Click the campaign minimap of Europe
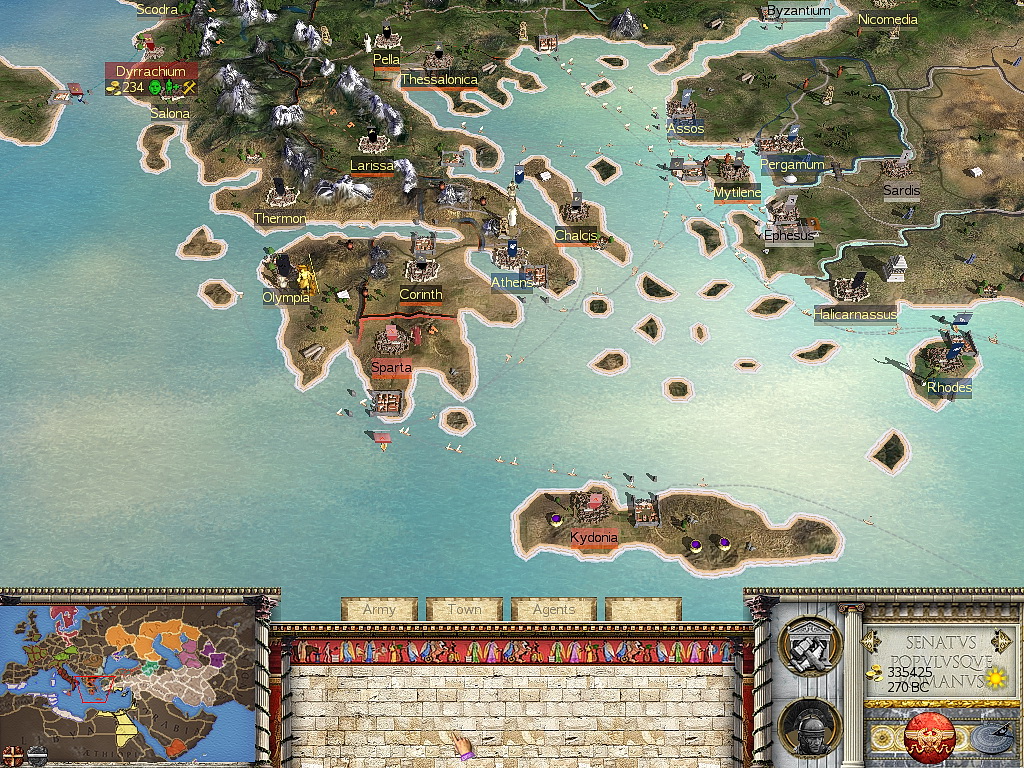Image resolution: width=1024 pixels, height=768 pixels. click(x=128, y=670)
